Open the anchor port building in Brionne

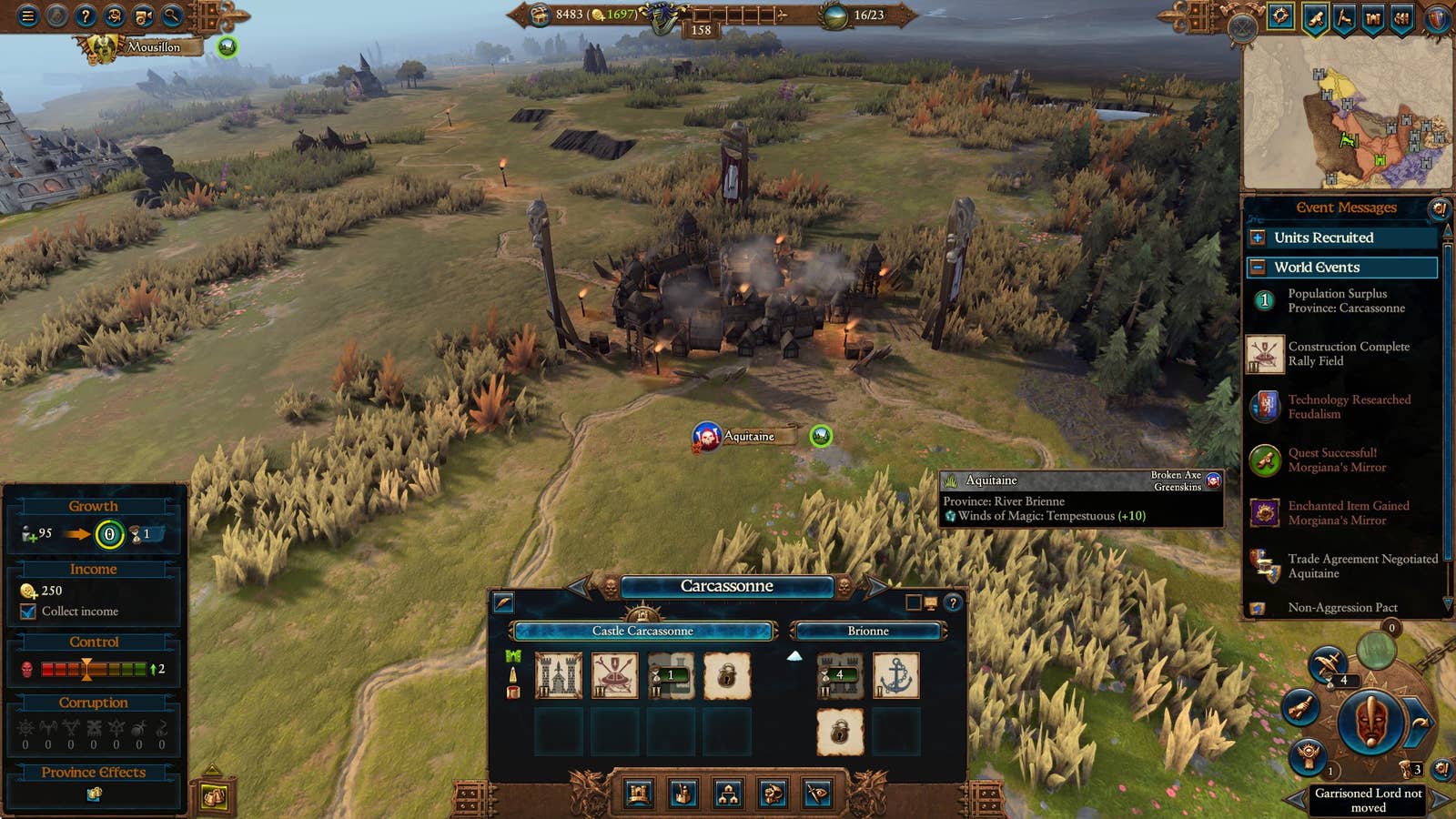coord(895,676)
